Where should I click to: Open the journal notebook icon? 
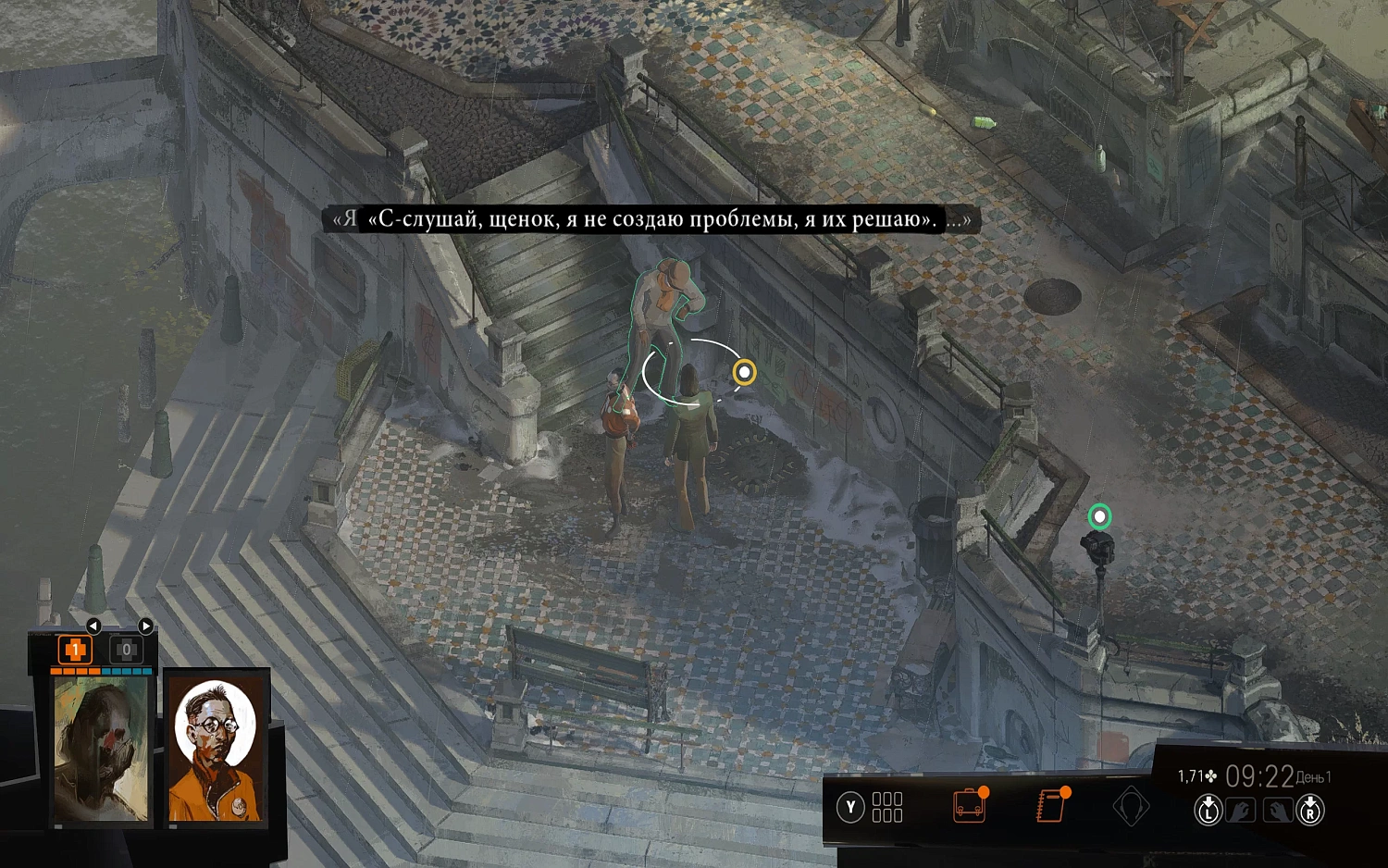(1050, 807)
